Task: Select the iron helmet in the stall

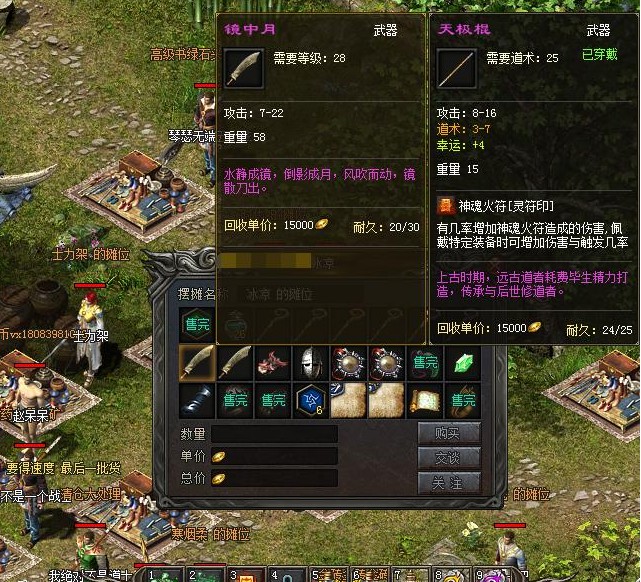Action: coord(311,363)
